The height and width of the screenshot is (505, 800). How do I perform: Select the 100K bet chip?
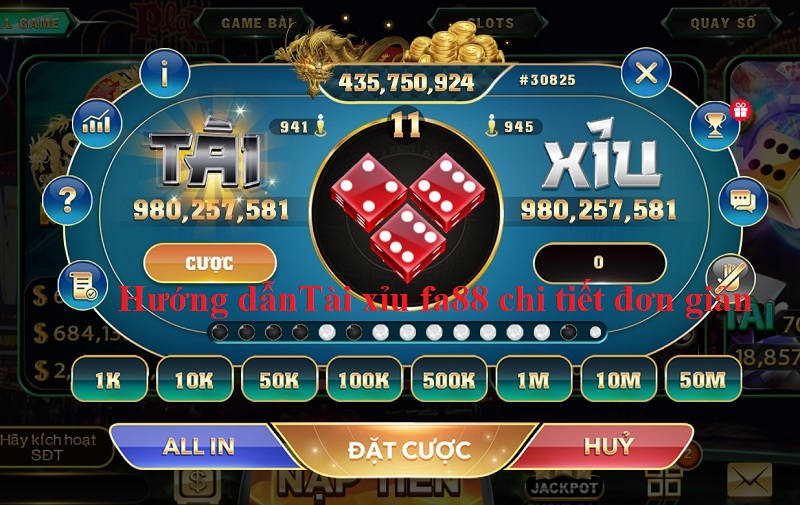point(364,380)
